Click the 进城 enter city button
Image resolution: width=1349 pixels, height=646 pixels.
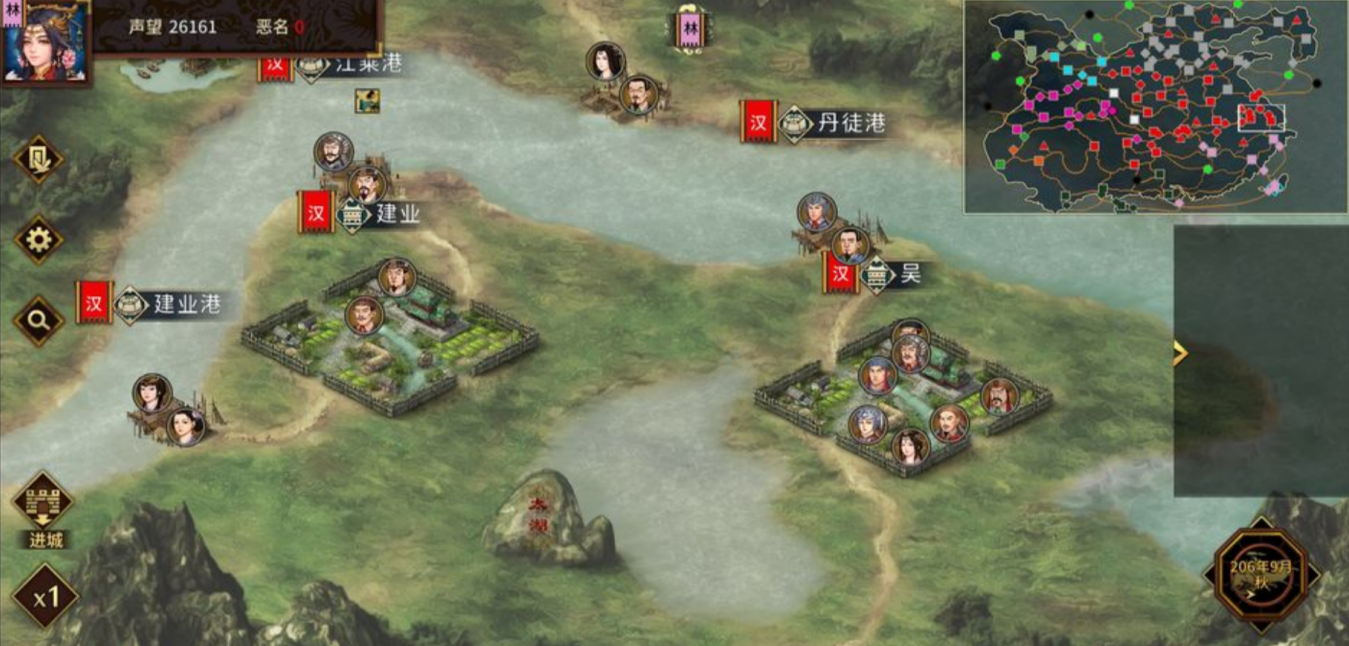pos(42,508)
